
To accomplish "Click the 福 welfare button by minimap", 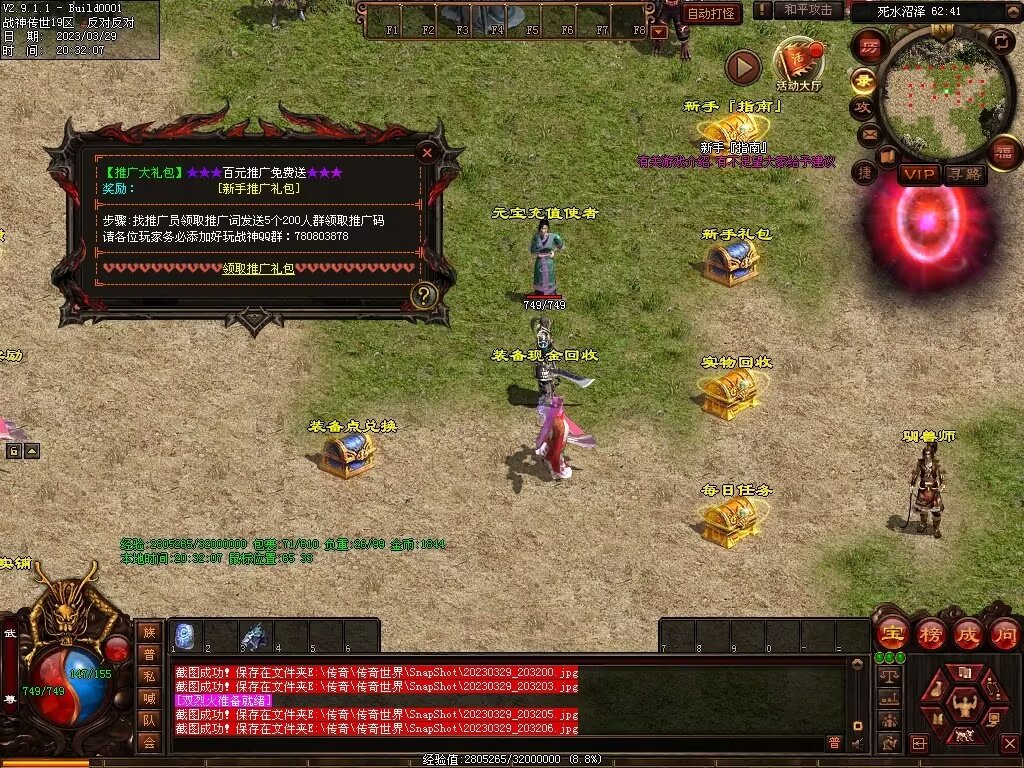I will [1003, 152].
